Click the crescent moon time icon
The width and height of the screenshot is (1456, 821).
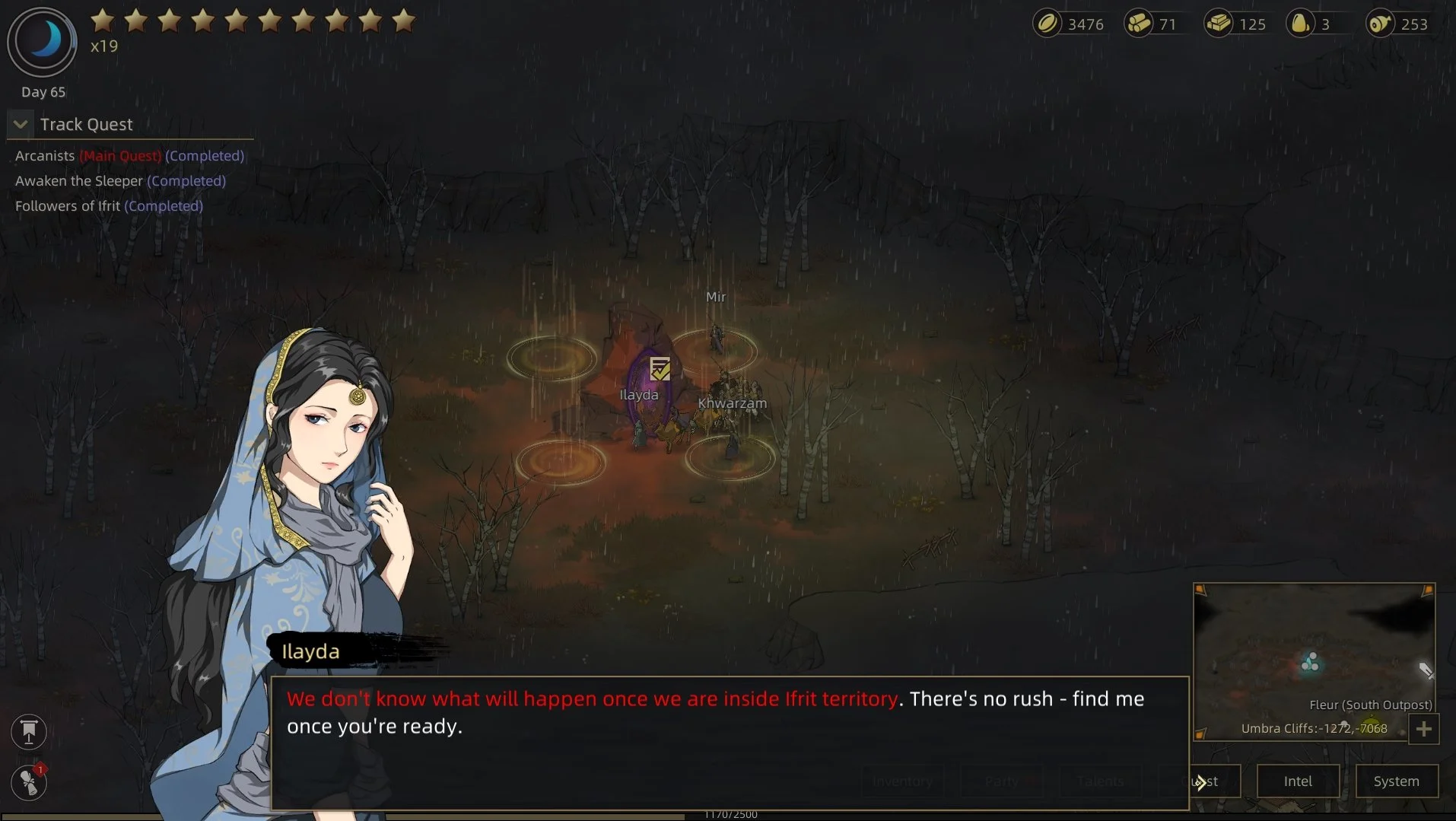coord(43,41)
